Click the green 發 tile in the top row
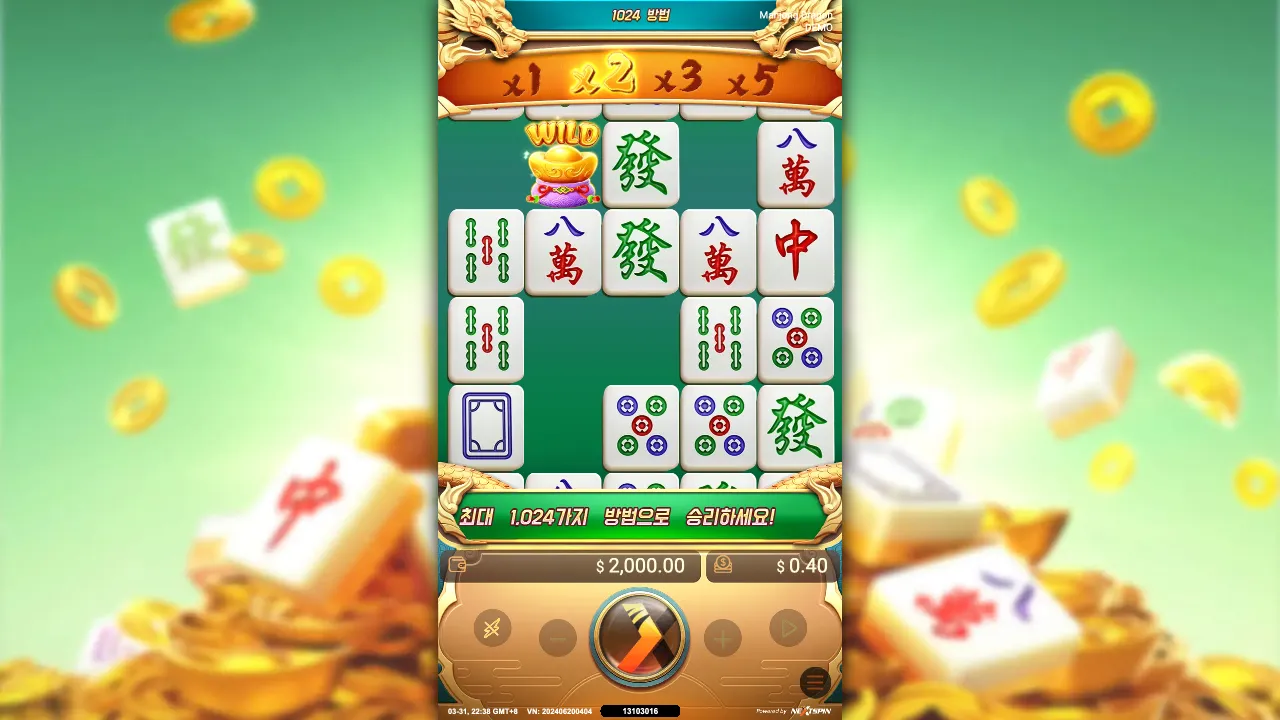 (641, 165)
